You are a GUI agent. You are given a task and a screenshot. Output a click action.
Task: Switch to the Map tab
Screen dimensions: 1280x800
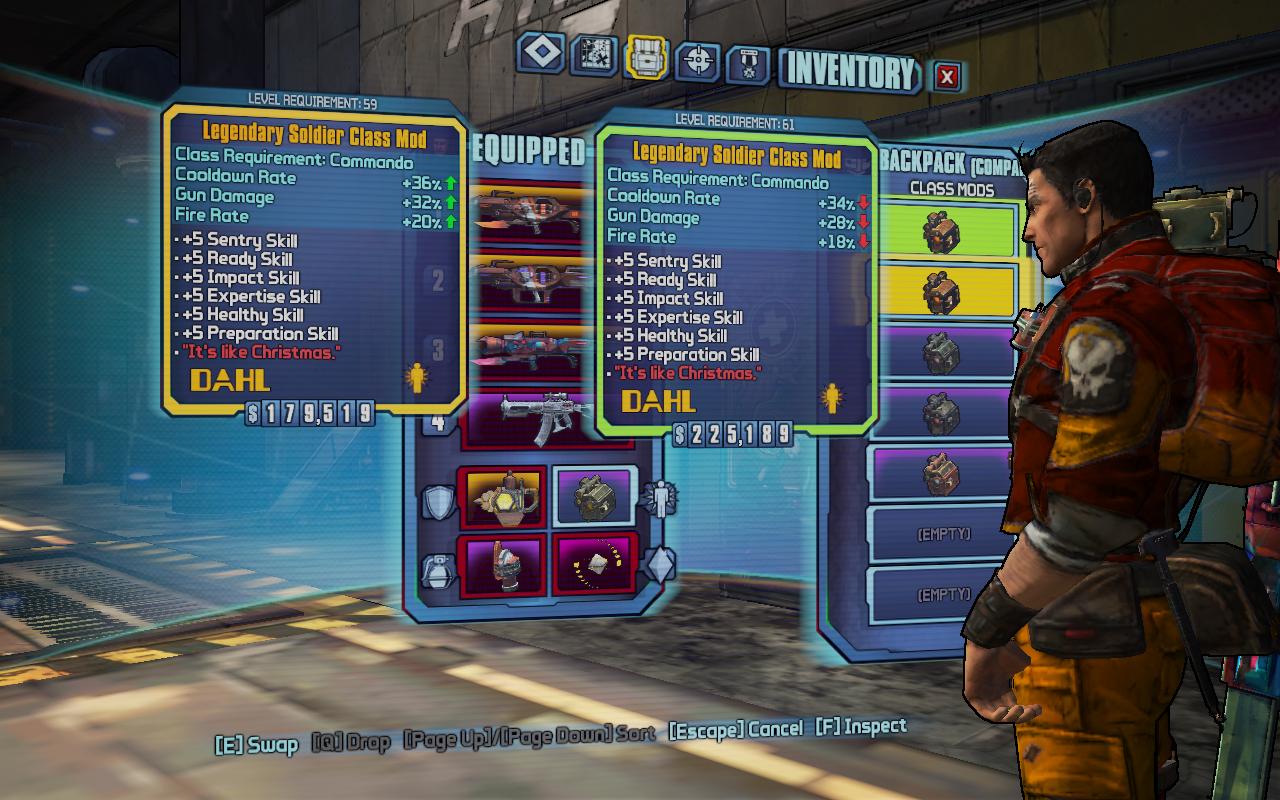(x=593, y=55)
